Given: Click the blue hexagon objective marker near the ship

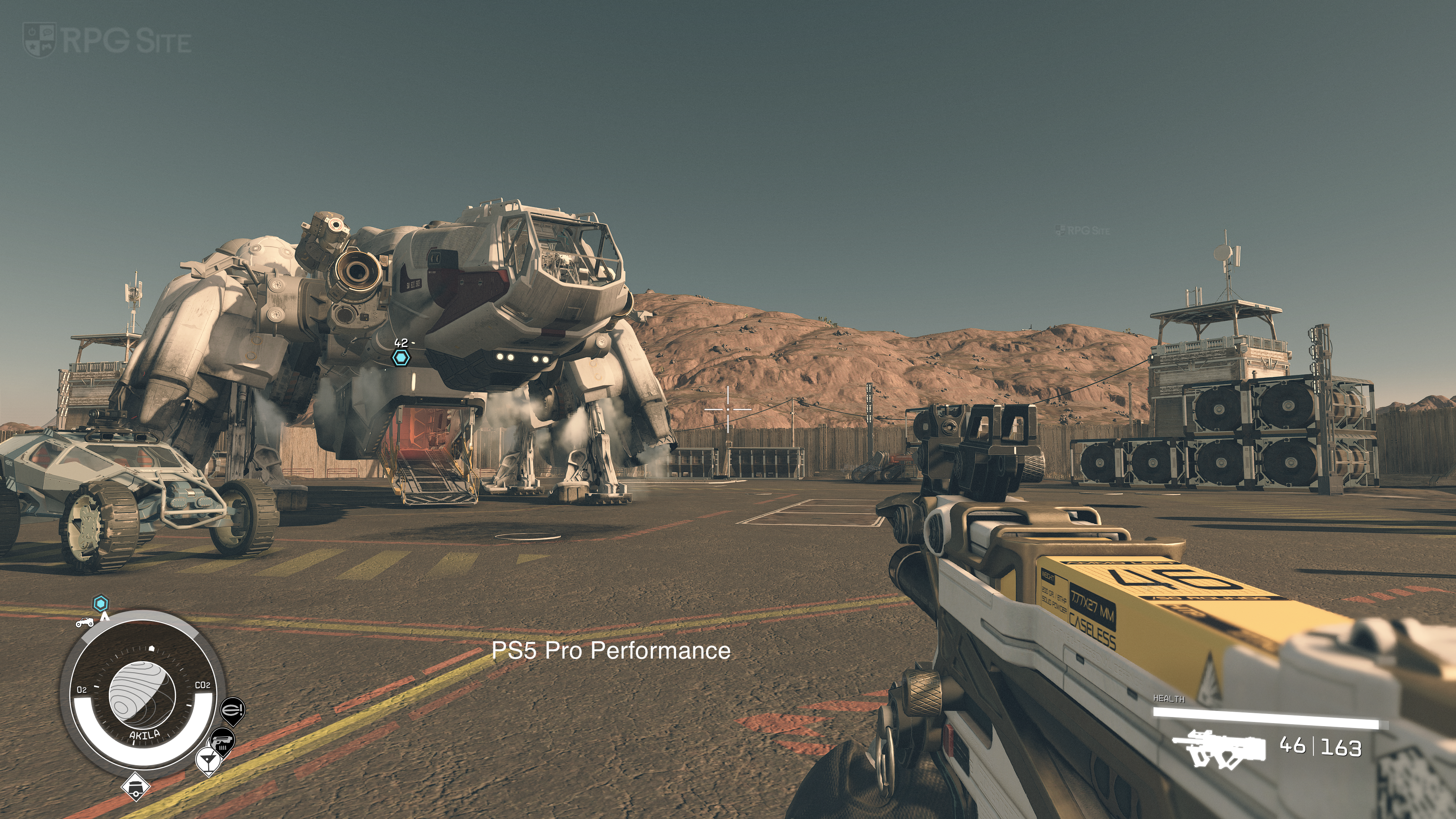Looking at the screenshot, I should tap(401, 357).
